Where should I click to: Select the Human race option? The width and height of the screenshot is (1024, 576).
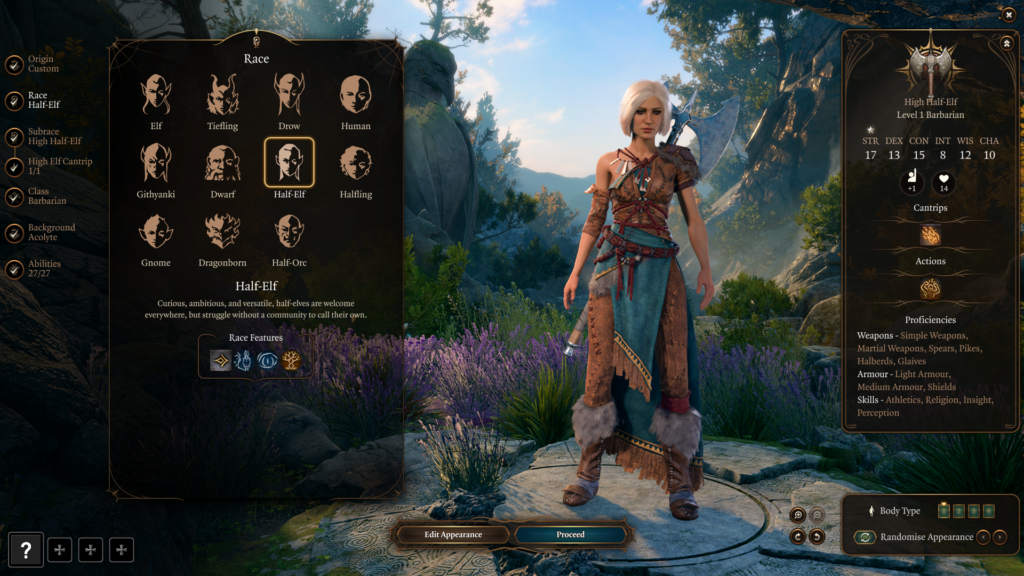[355, 95]
